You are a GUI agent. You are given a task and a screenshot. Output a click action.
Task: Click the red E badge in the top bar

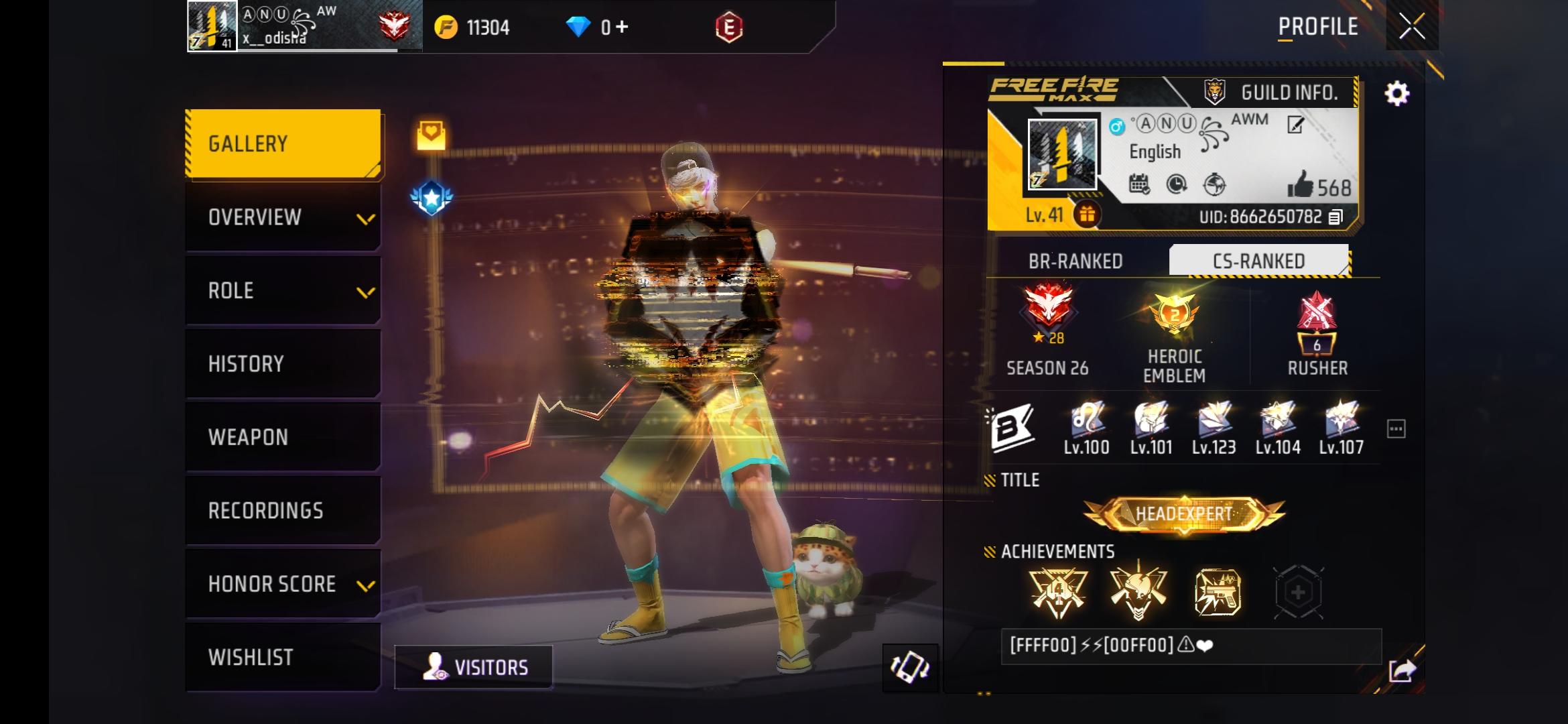730,27
